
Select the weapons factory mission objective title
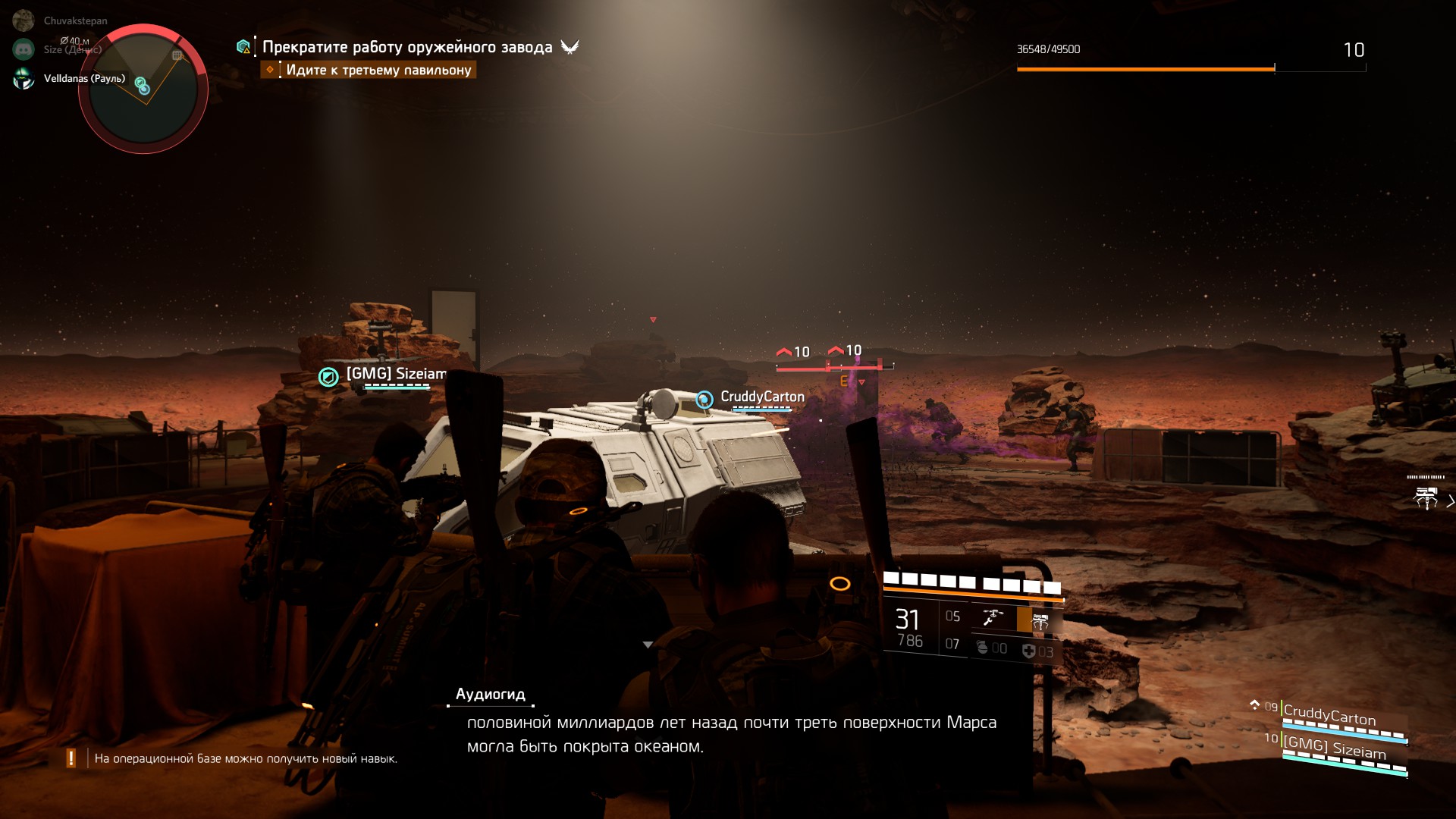[407, 47]
